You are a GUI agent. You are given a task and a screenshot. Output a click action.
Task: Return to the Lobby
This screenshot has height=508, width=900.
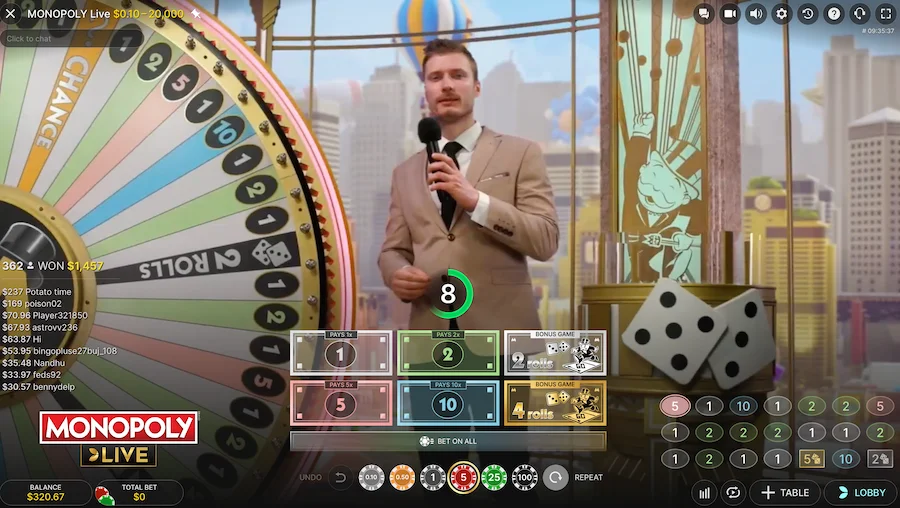point(860,493)
